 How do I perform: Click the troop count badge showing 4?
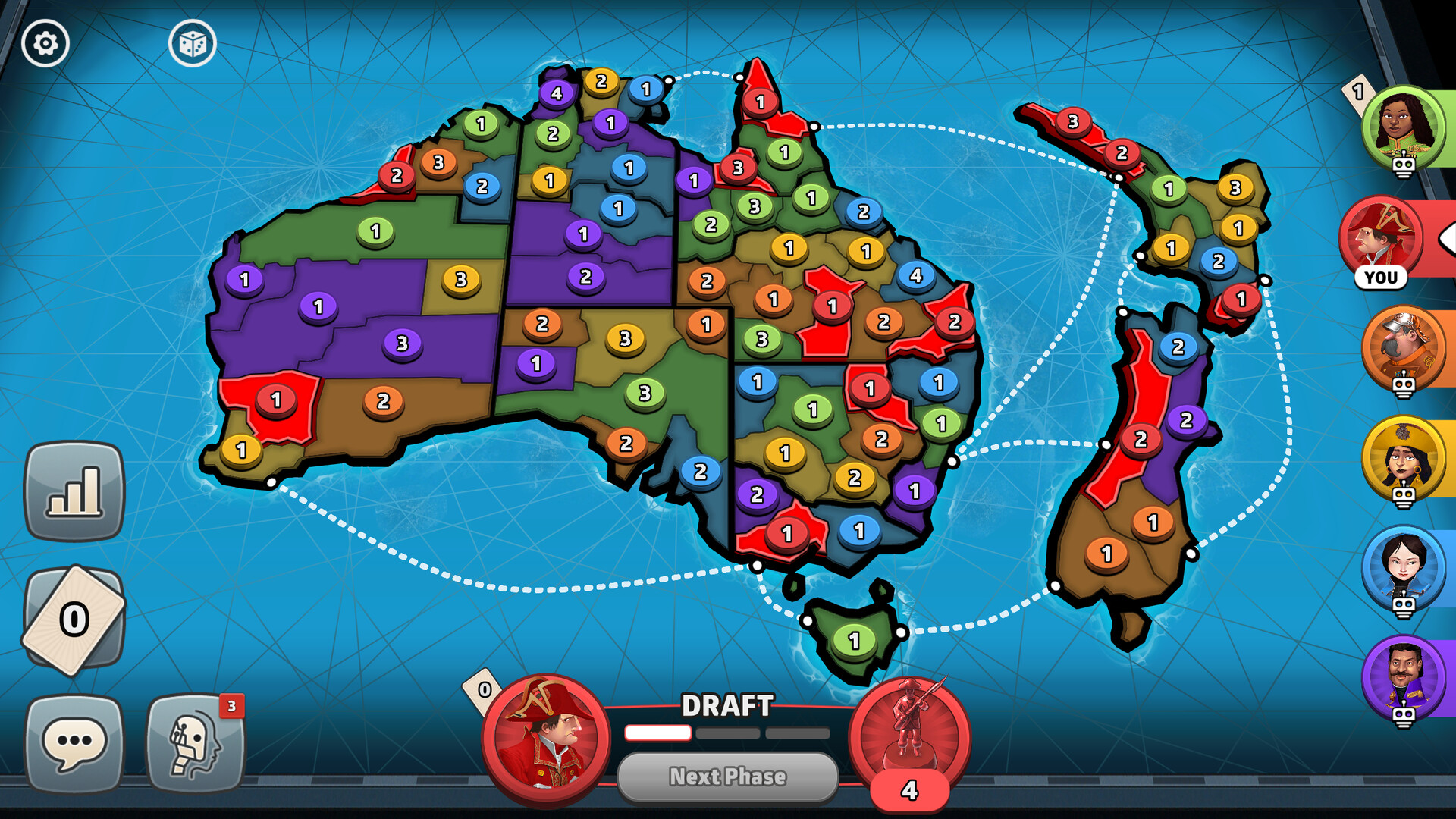tap(908, 791)
